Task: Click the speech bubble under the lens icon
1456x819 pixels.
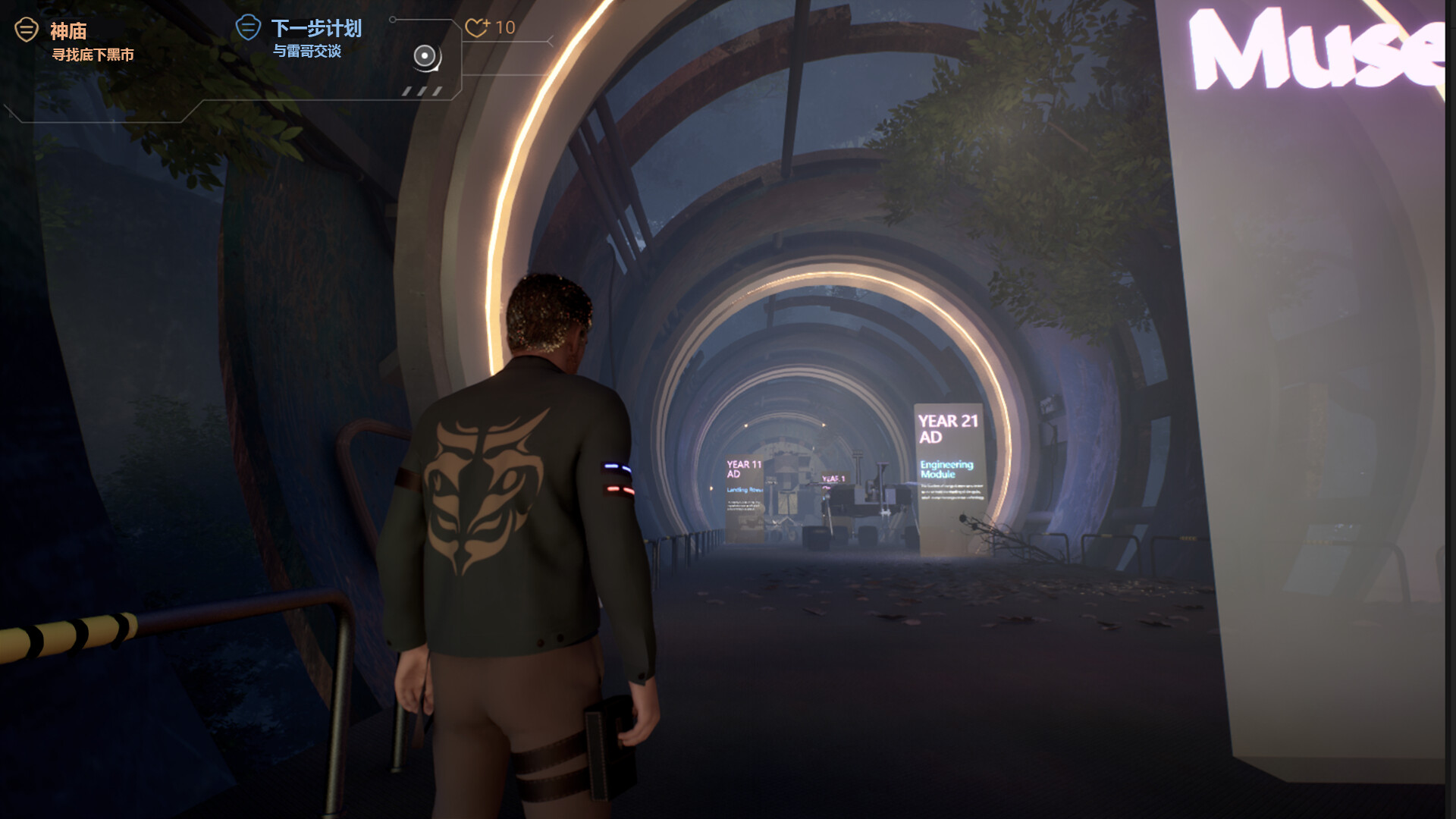Action: pyautogui.click(x=436, y=71)
